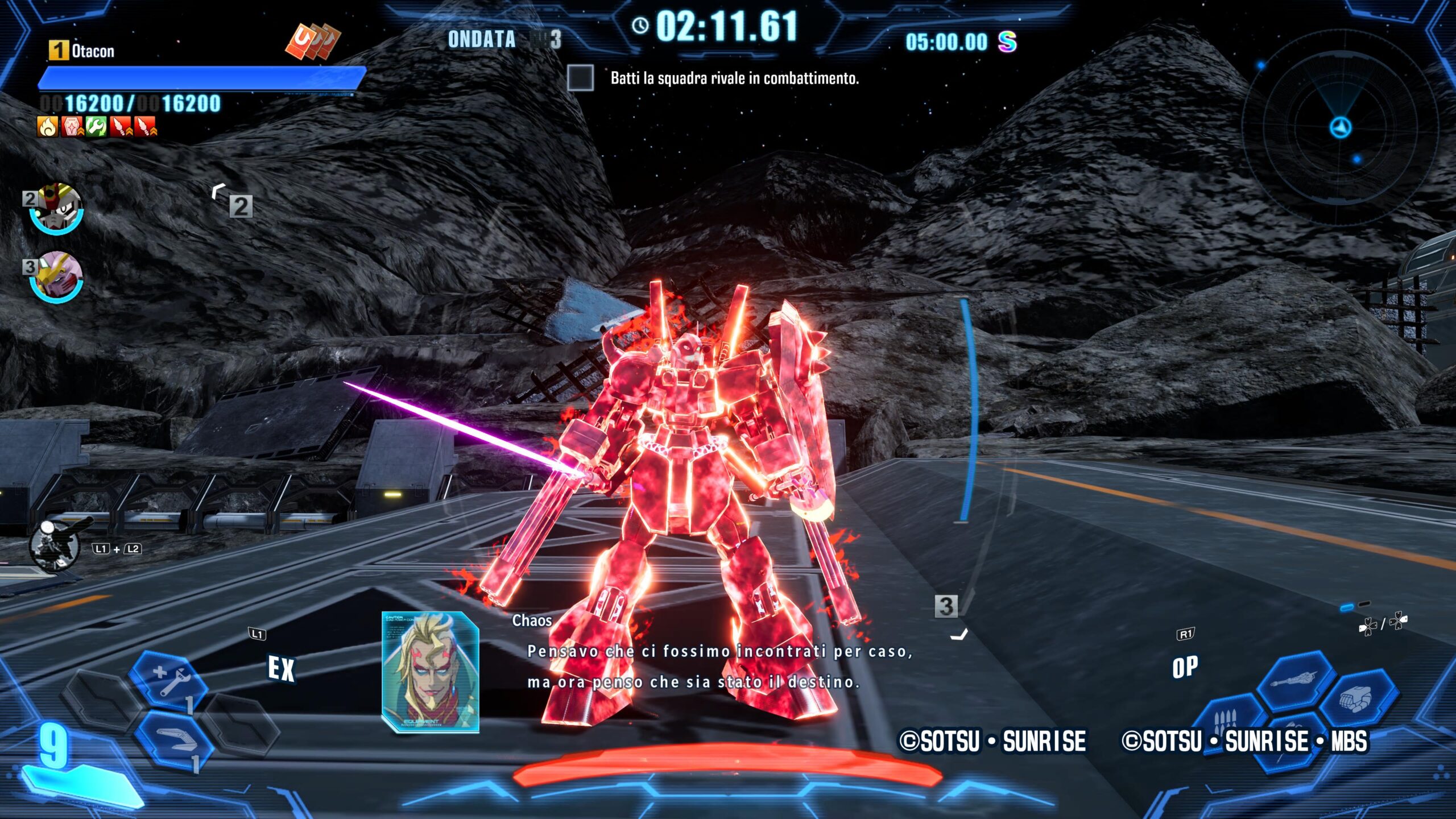
Task: Select teammate 2 portrait
Action: coord(56,208)
